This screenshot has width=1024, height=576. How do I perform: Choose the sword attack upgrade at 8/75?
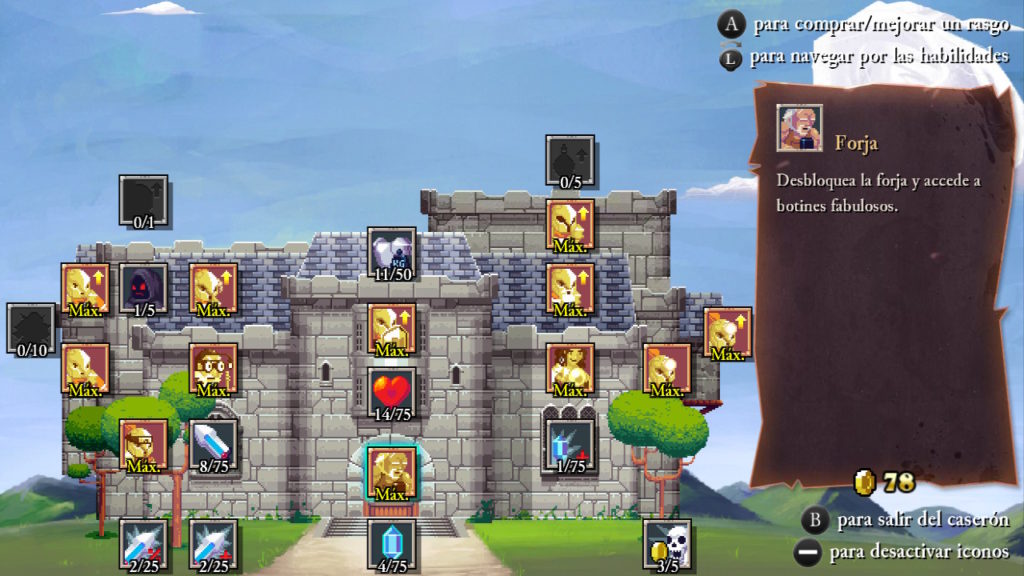coord(214,443)
